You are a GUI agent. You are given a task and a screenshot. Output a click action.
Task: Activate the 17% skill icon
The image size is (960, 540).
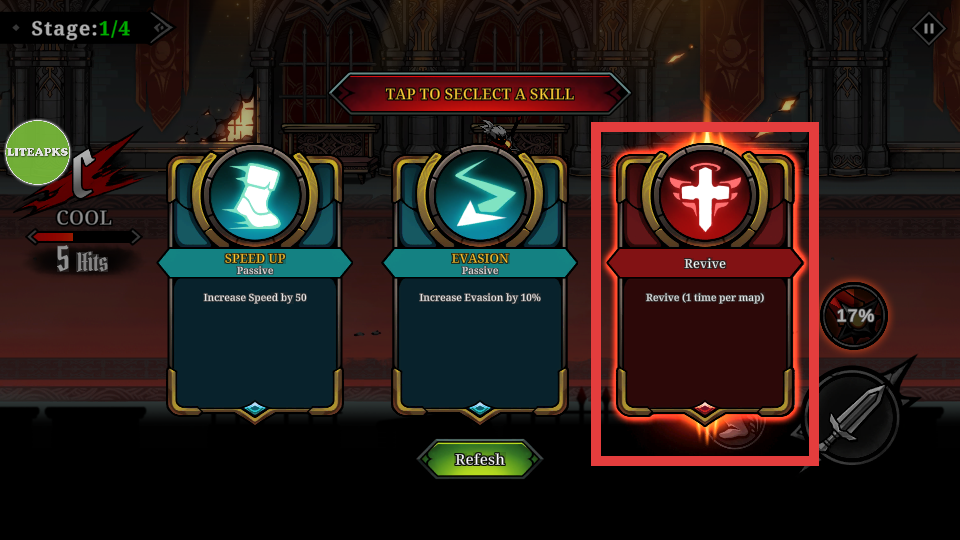854,316
